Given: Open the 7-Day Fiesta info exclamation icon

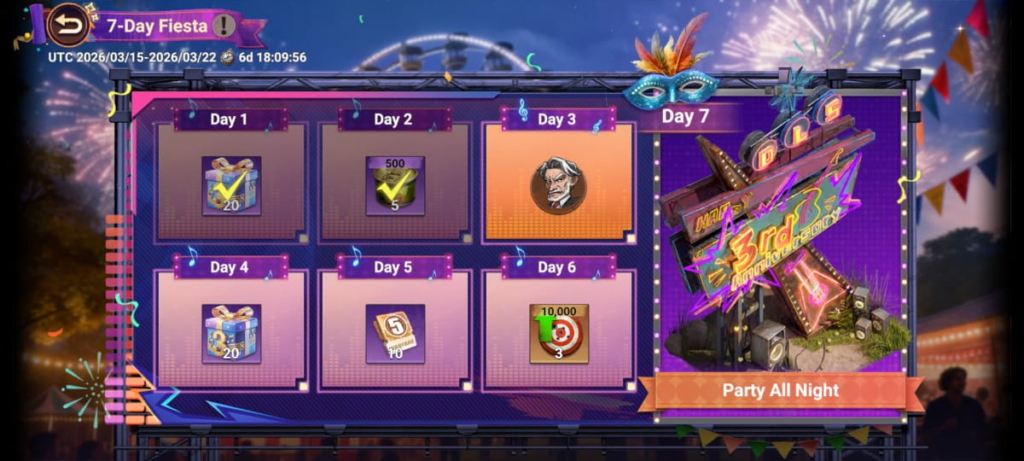Looking at the screenshot, I should [224, 25].
